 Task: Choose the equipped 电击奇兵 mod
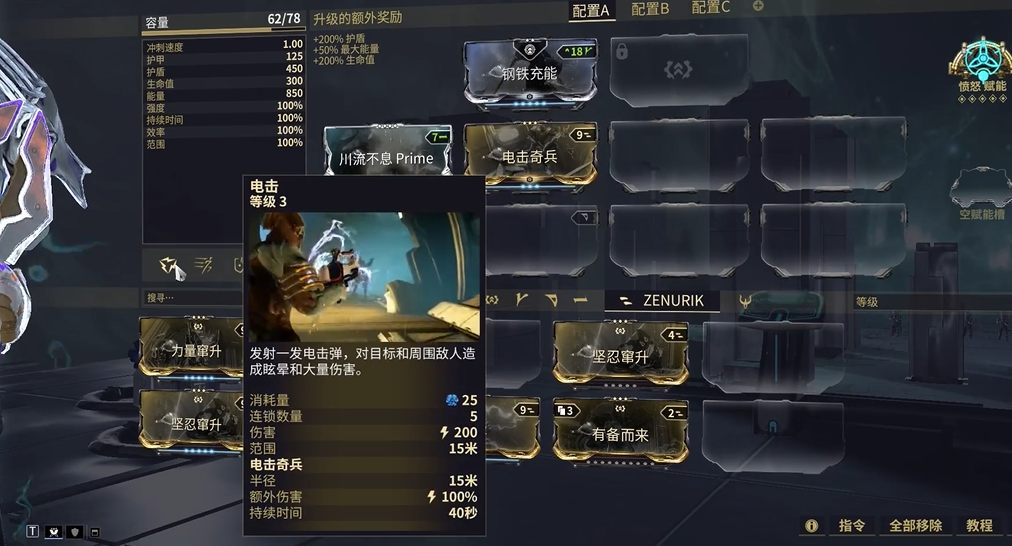530,157
